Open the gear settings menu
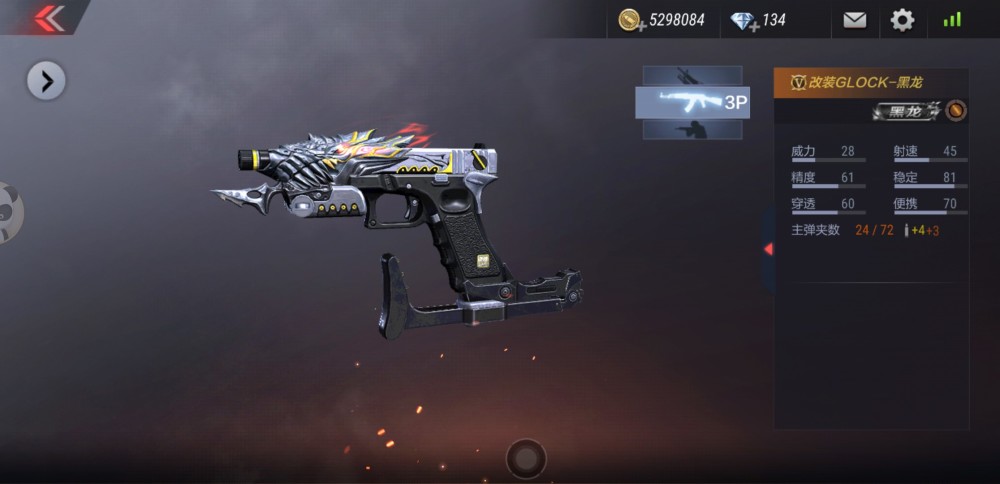This screenshot has width=1000, height=484. pyautogui.click(x=902, y=20)
